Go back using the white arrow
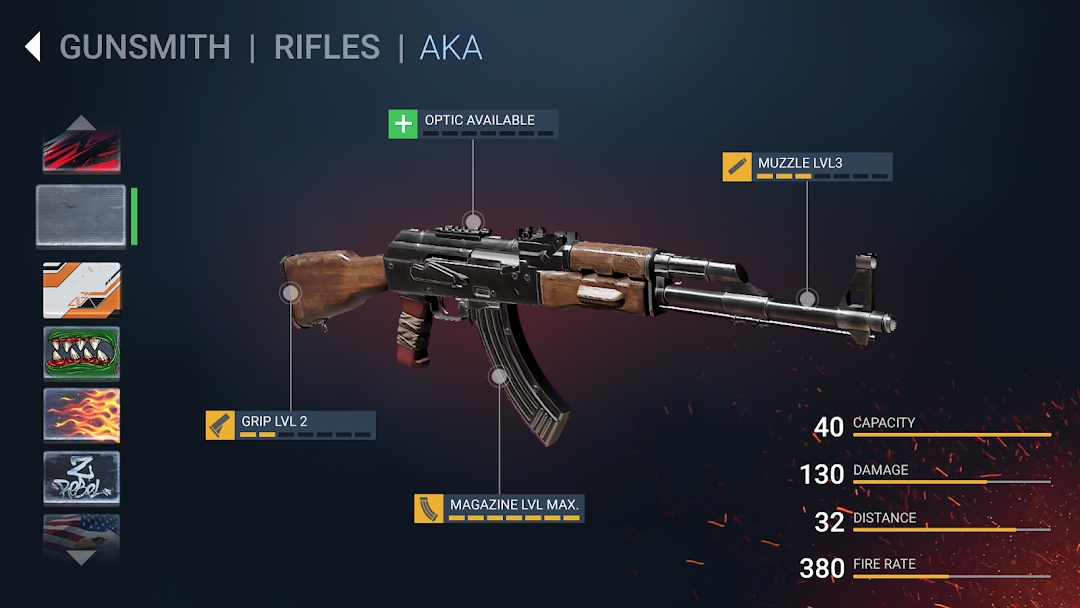The image size is (1080, 608). point(33,47)
